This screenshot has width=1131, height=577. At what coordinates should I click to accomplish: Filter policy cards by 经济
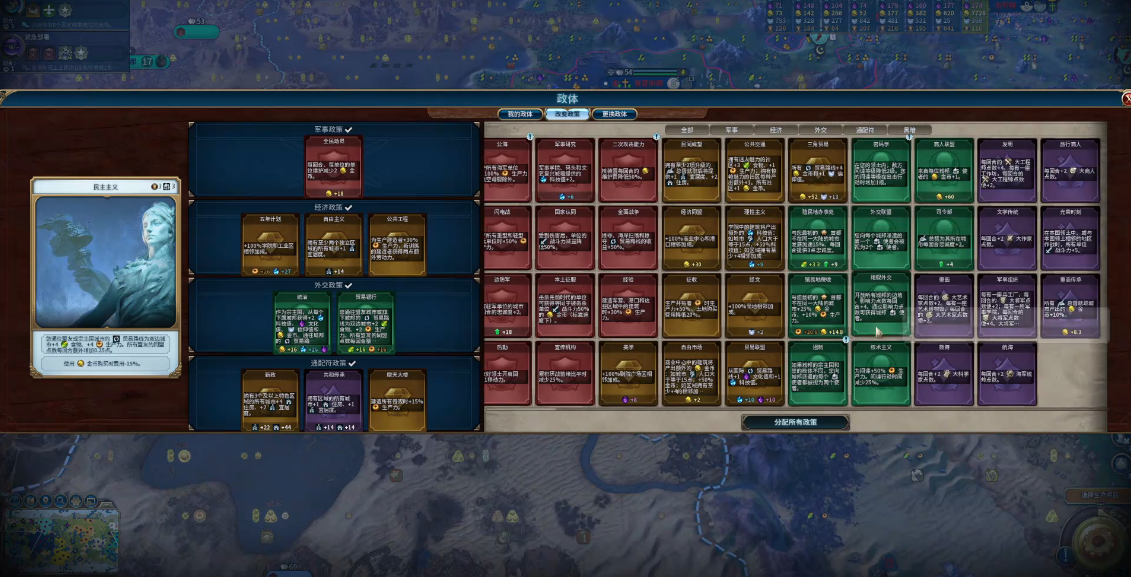pos(775,130)
